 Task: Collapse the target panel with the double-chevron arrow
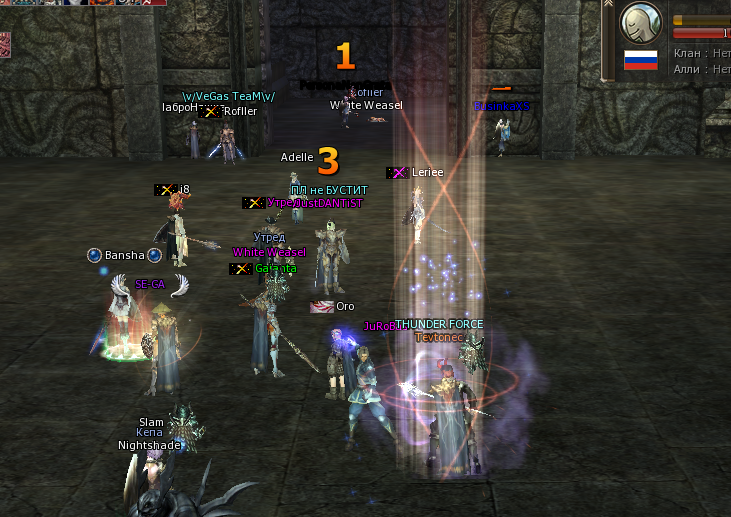point(608,3)
